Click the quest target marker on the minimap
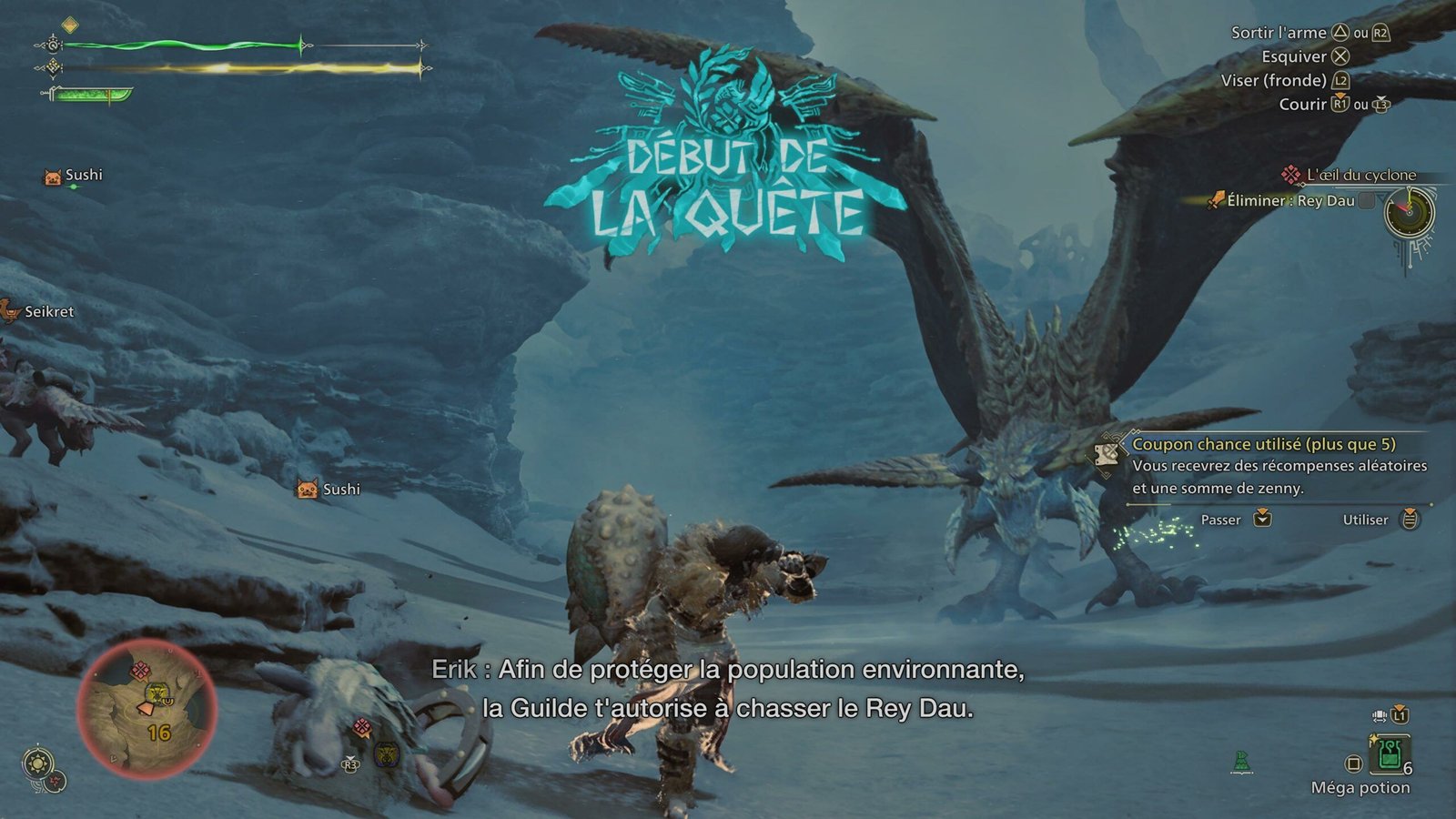This screenshot has height=819, width=1456. tap(140, 672)
